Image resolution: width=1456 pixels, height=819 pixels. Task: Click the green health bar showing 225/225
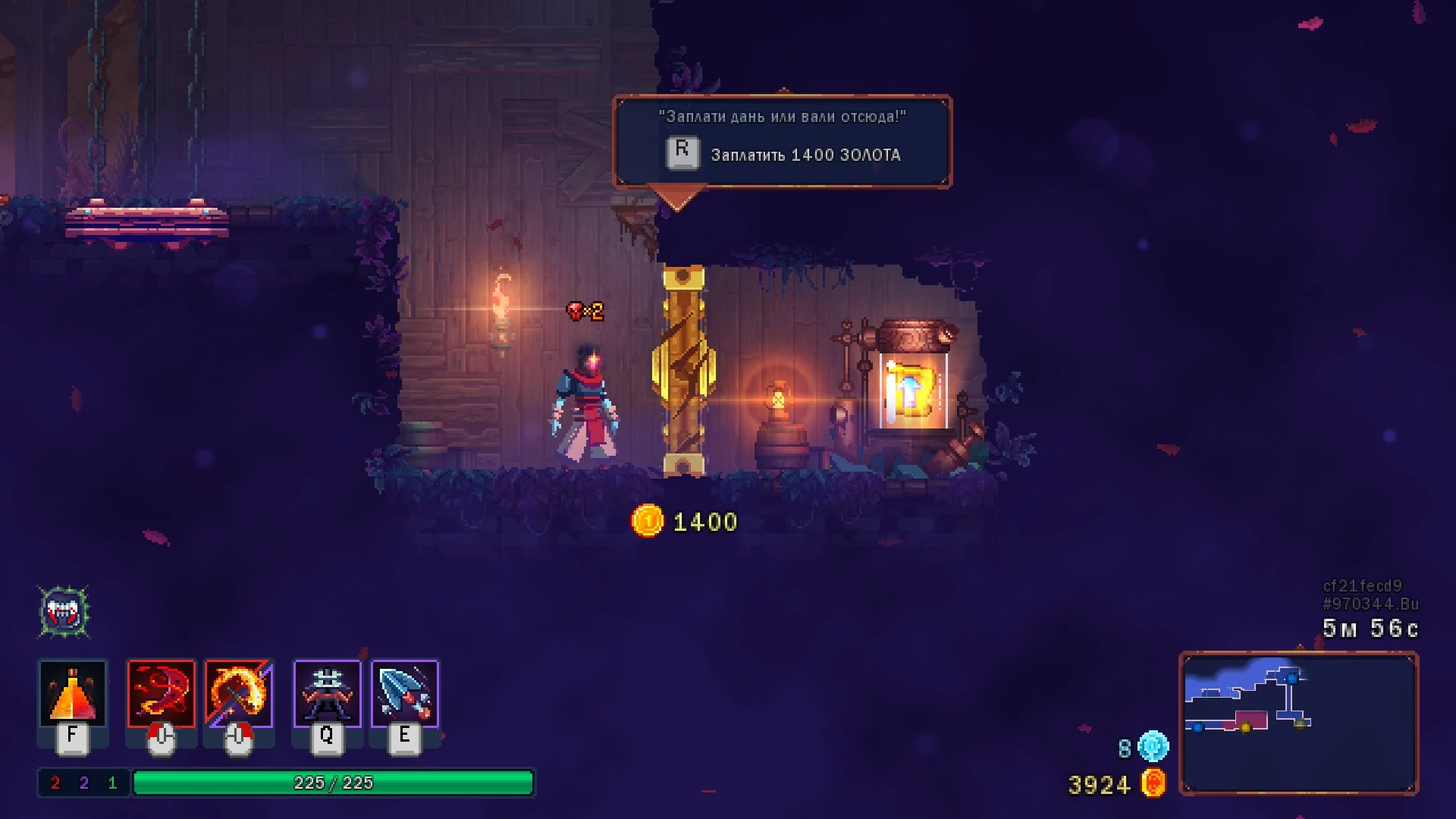click(334, 785)
